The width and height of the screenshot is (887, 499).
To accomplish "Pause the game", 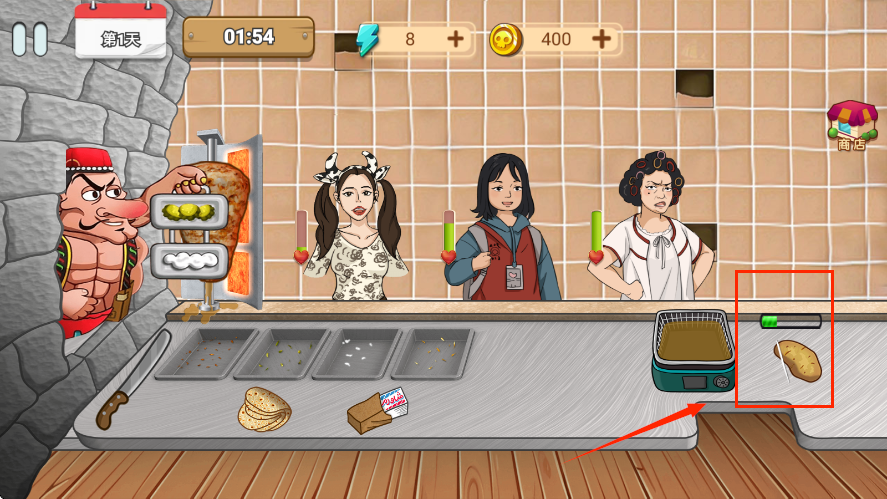I will pos(30,39).
